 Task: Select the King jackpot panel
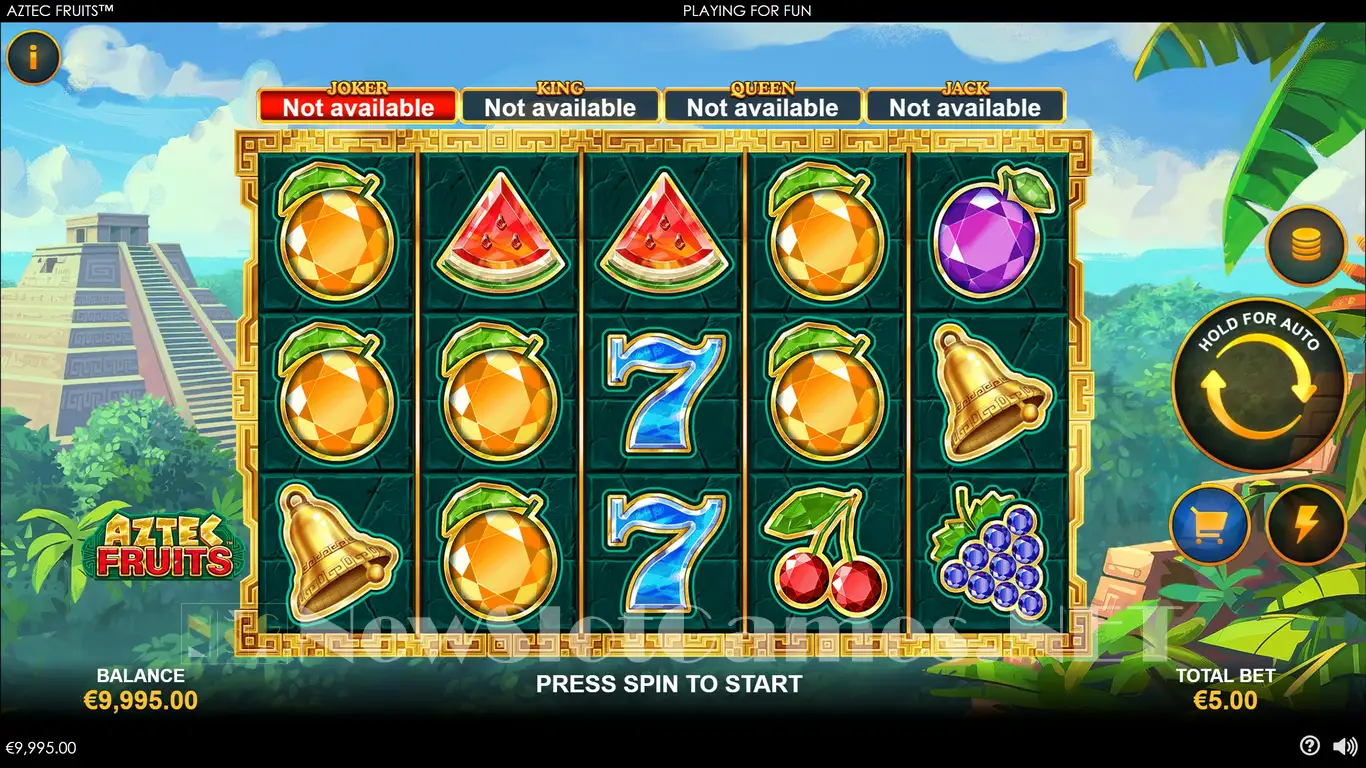[560, 106]
